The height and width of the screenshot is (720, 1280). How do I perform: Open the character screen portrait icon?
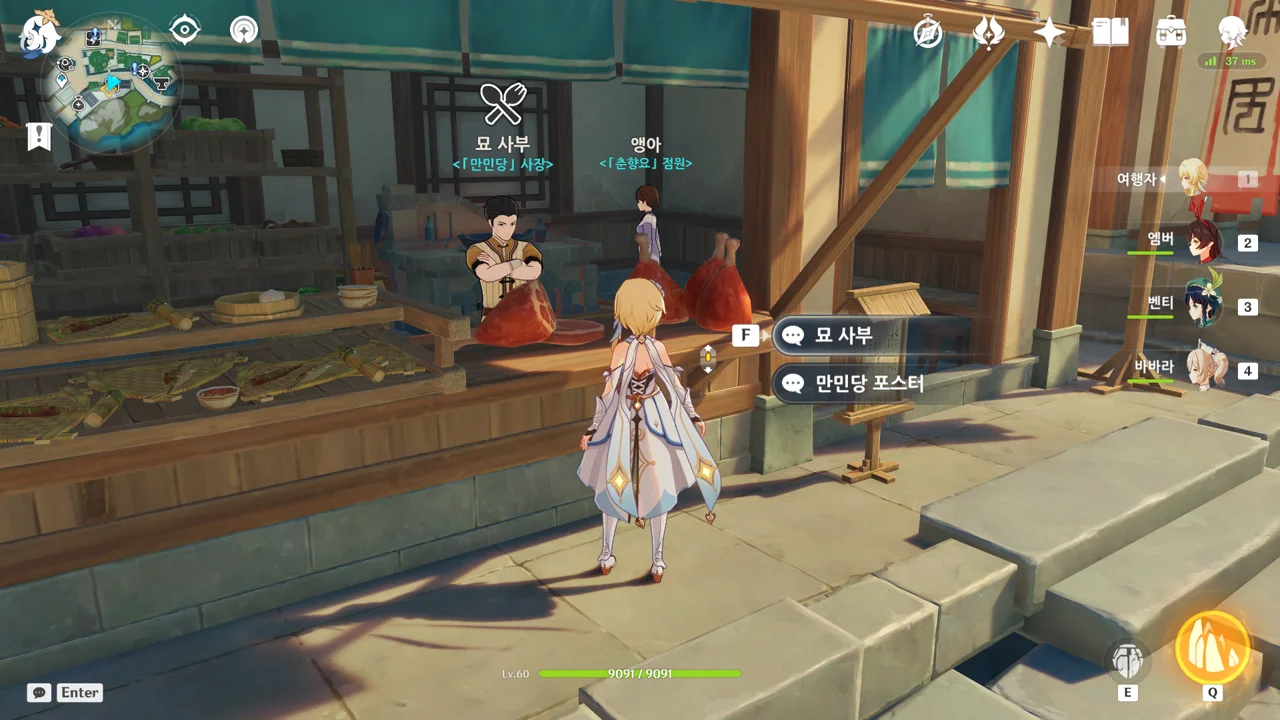(x=1232, y=33)
